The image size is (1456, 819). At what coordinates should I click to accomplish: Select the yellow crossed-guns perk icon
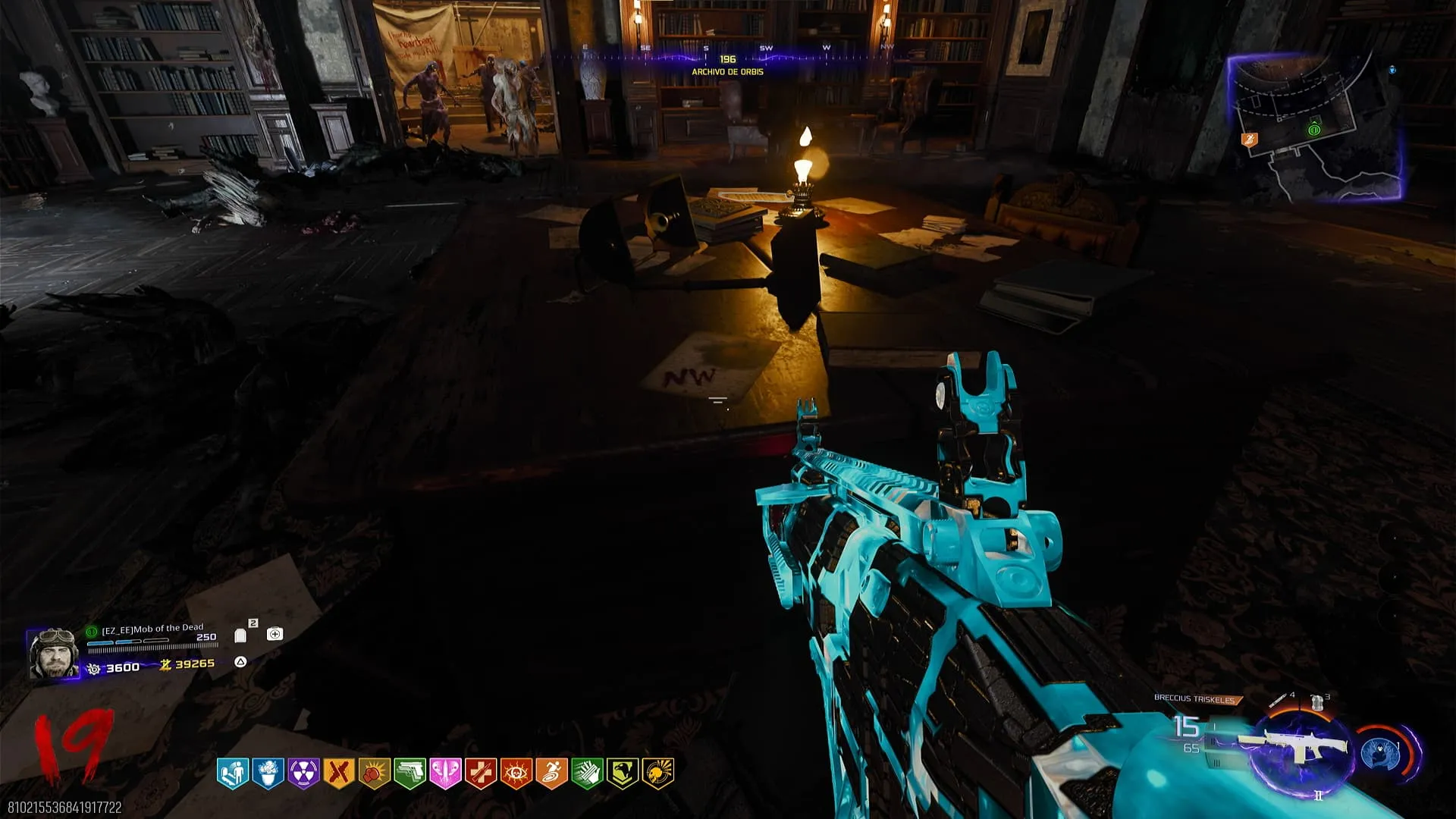338,773
